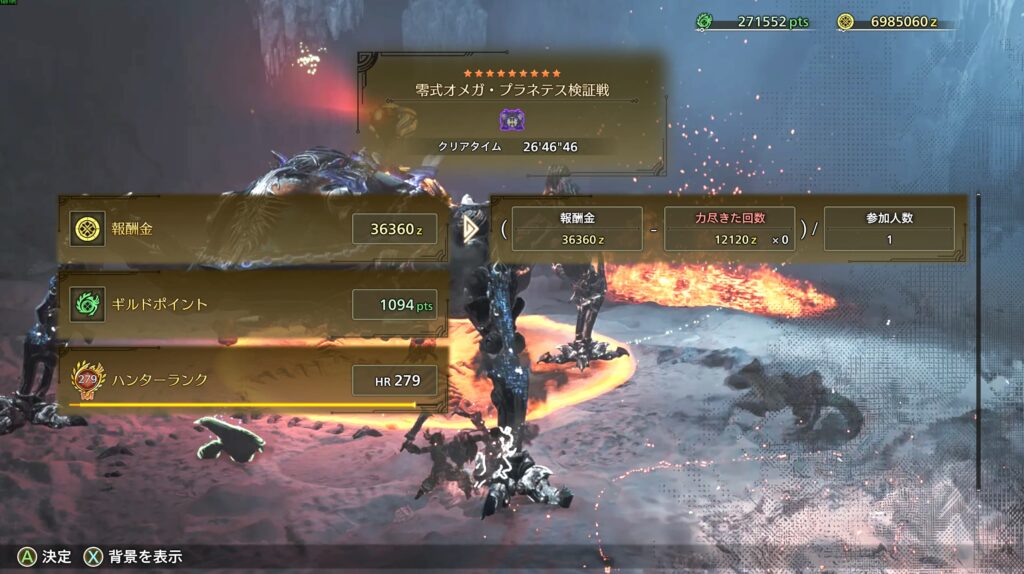Select the ギルドポイント row
Image resolution: width=1024 pixels, height=574 pixels.
pyautogui.click(x=253, y=304)
